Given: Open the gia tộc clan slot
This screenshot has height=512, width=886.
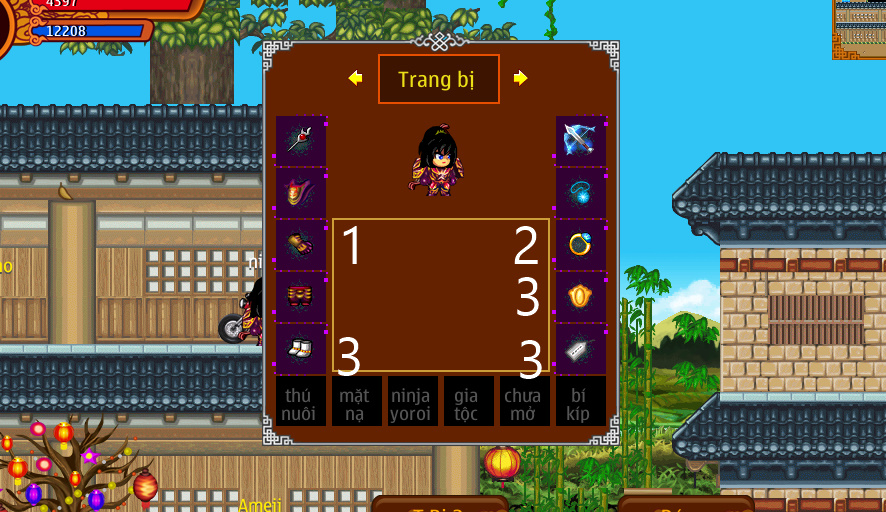Looking at the screenshot, I should 468,401.
